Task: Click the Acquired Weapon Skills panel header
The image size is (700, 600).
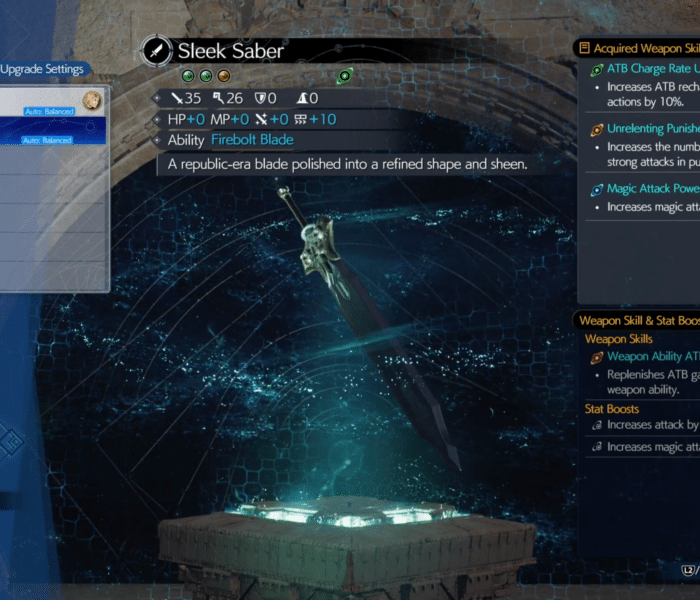Action: 640,48
